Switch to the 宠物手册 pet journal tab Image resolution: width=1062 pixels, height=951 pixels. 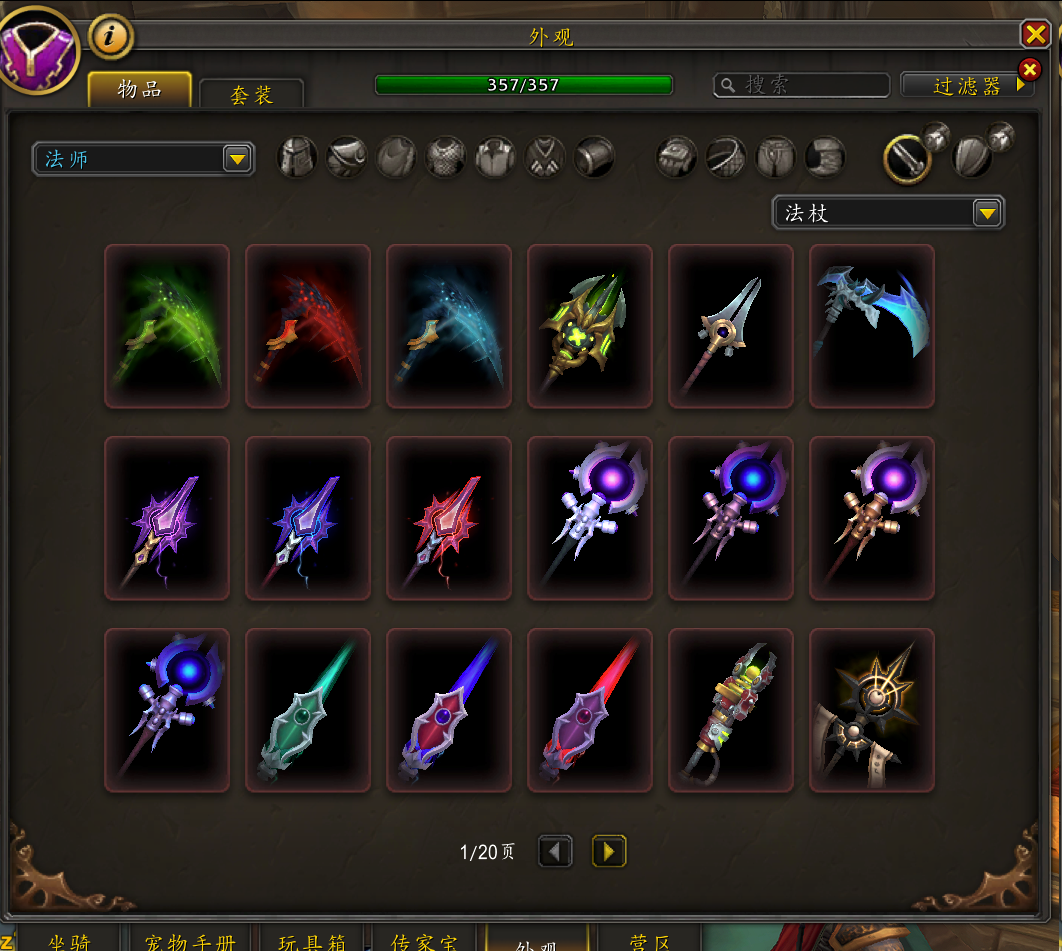pyautogui.click(x=190, y=942)
